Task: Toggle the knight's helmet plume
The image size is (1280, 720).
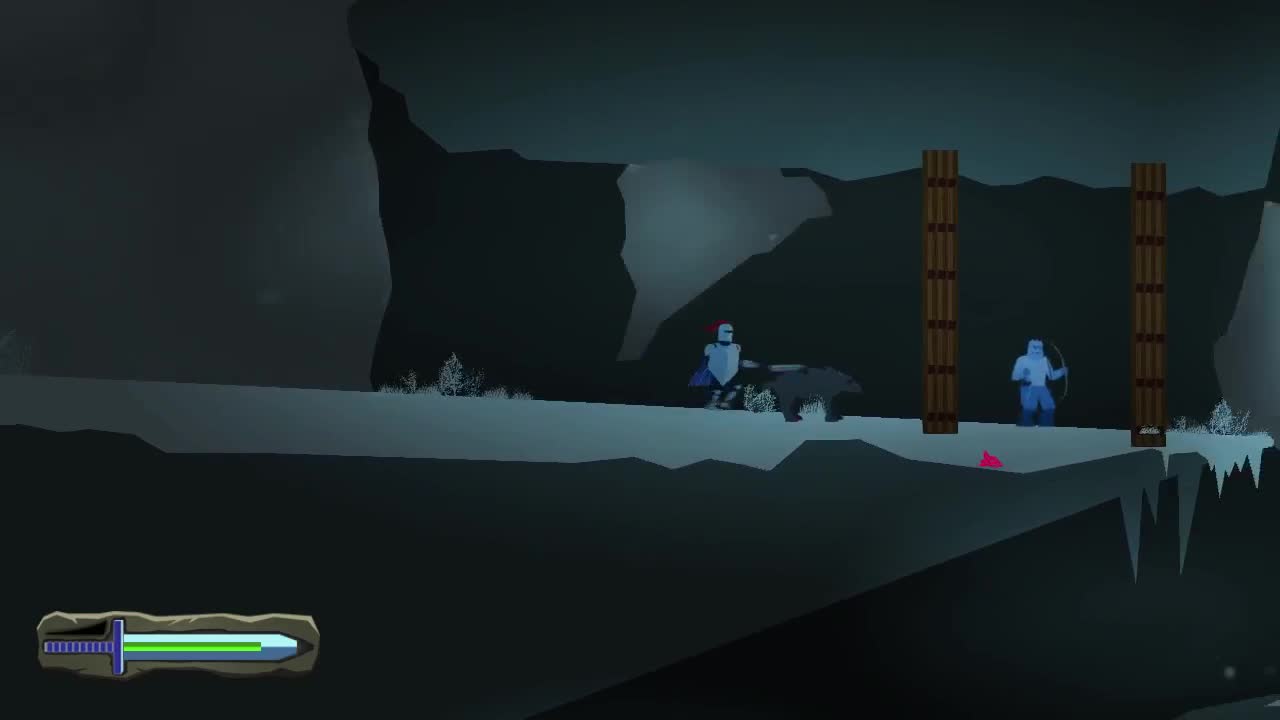Action: 717,326
